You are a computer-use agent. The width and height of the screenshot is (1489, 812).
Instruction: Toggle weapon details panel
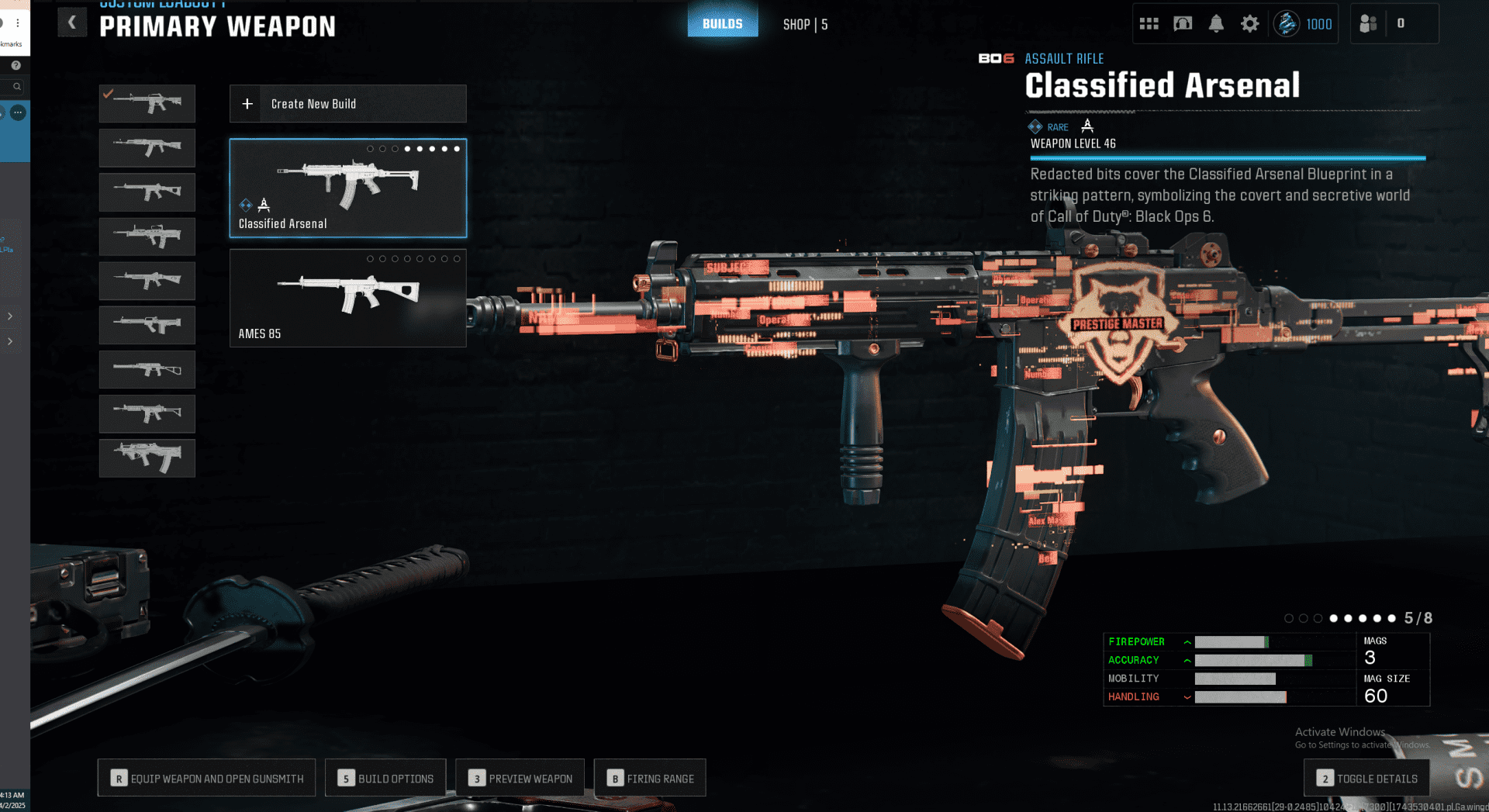pos(1366,778)
